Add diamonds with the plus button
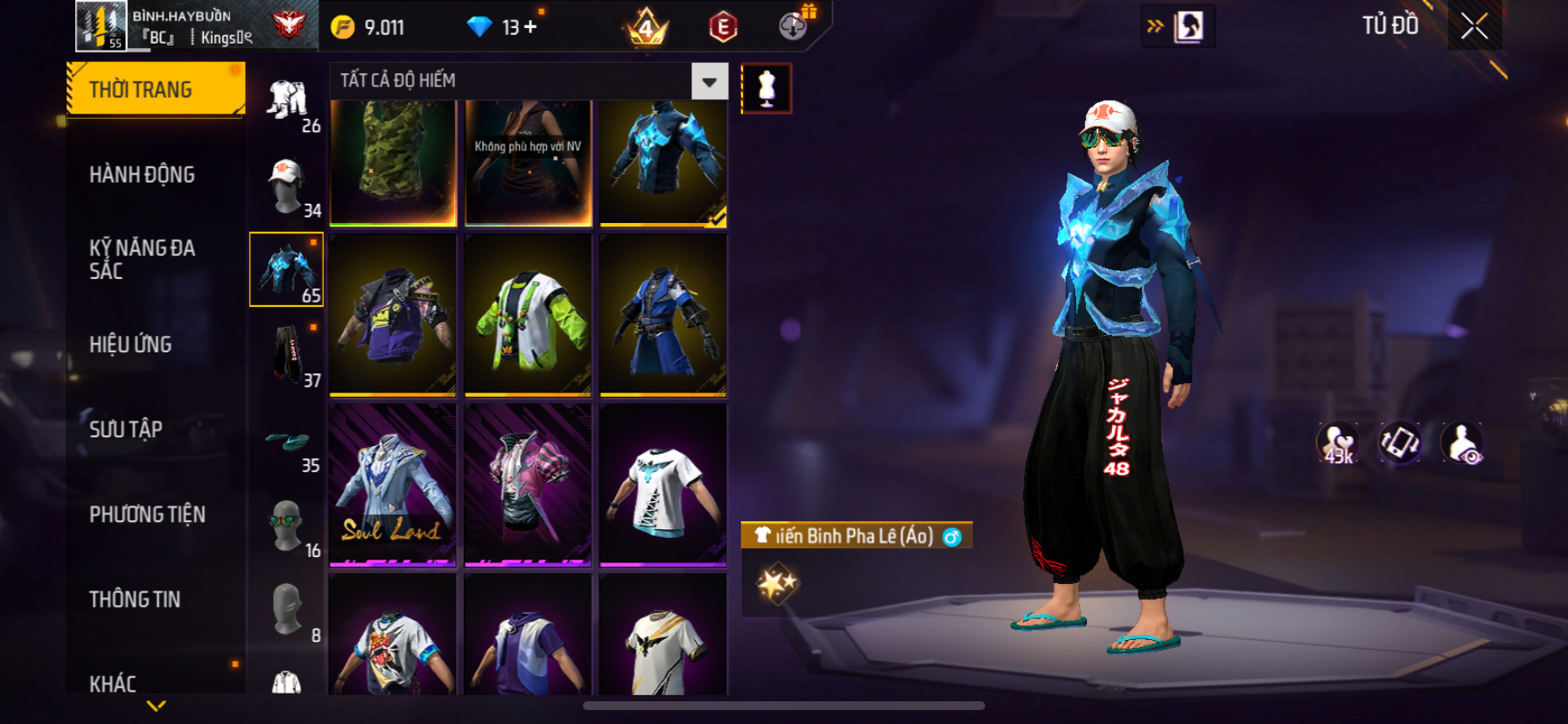 coord(530,27)
